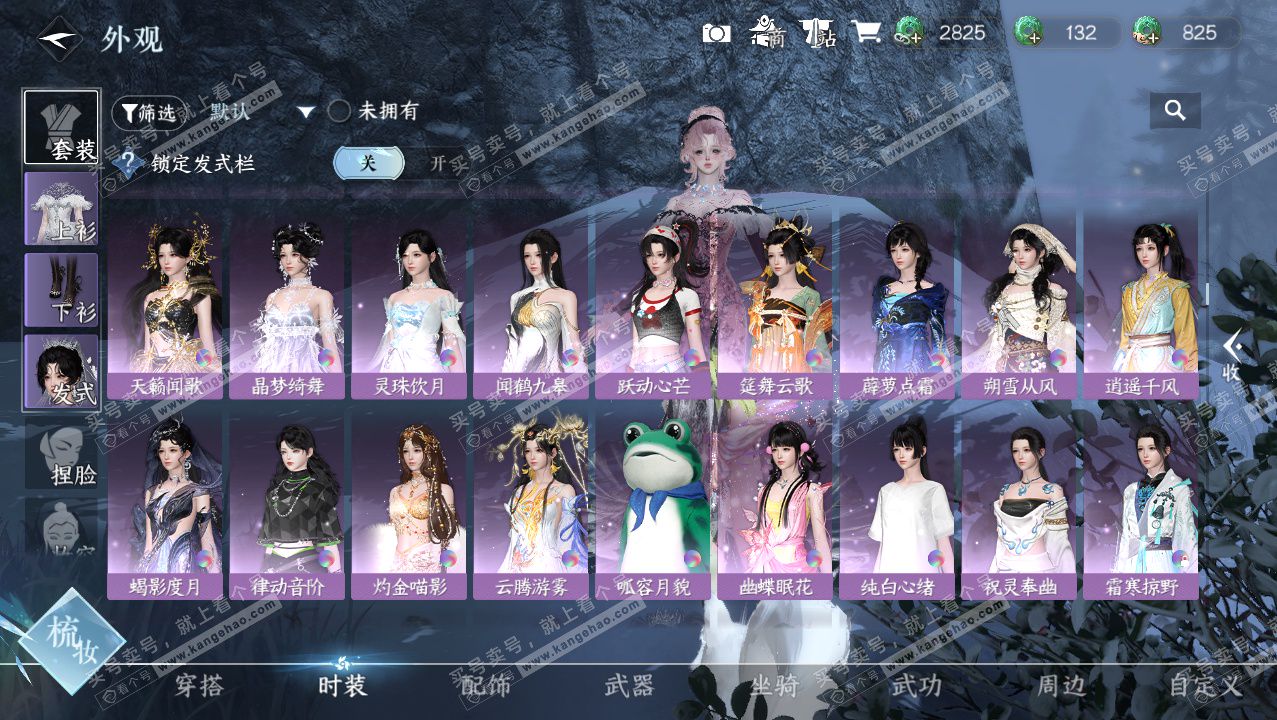This screenshot has width=1277, height=720.
Task: Choose the 天籁闻歌 outfit
Action: [165, 305]
